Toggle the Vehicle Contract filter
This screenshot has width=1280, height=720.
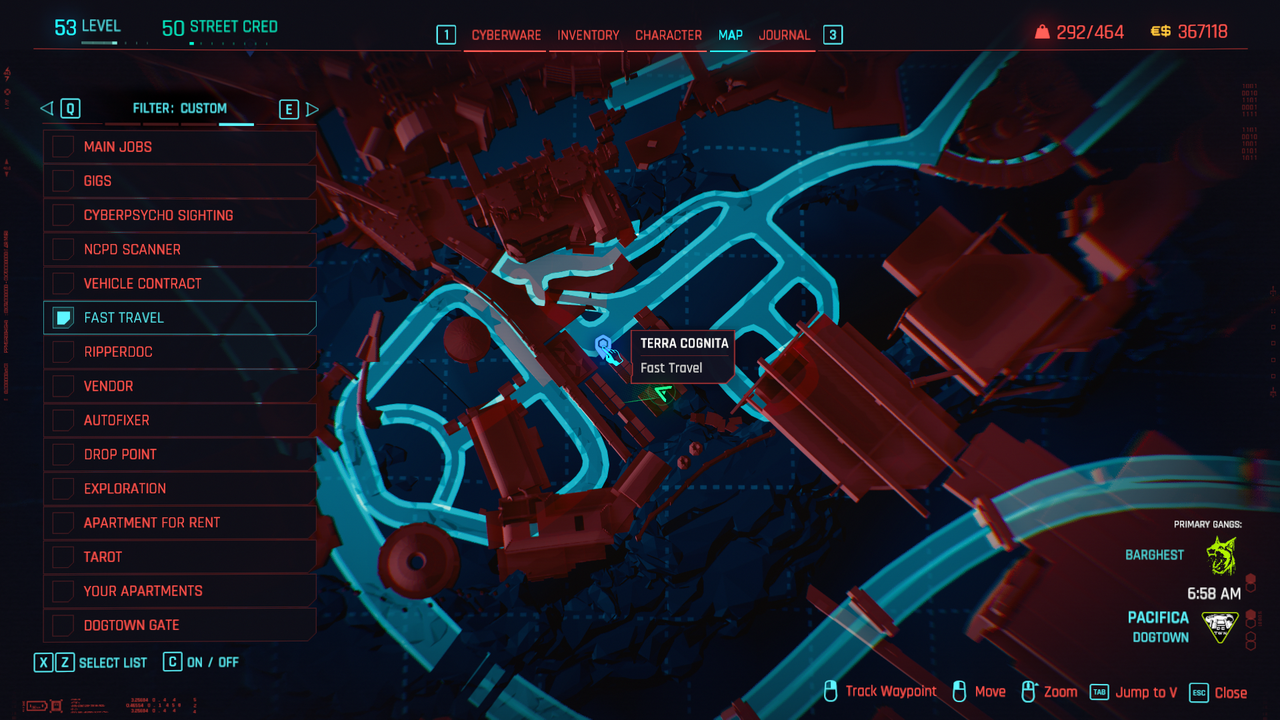click(x=64, y=283)
